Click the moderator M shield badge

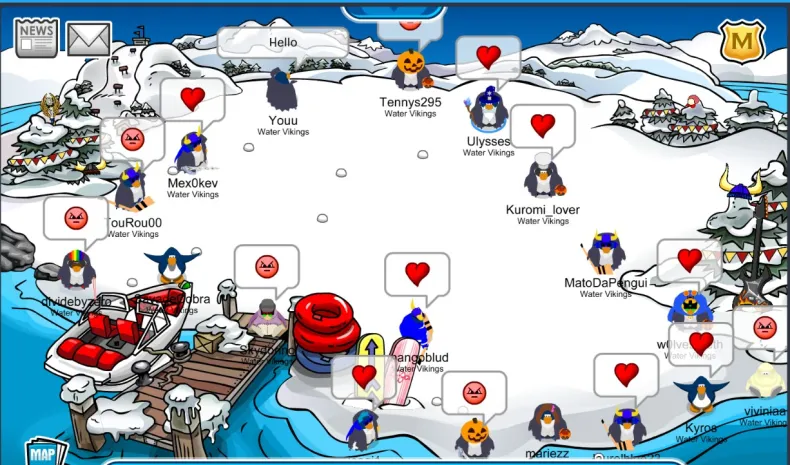743,41
